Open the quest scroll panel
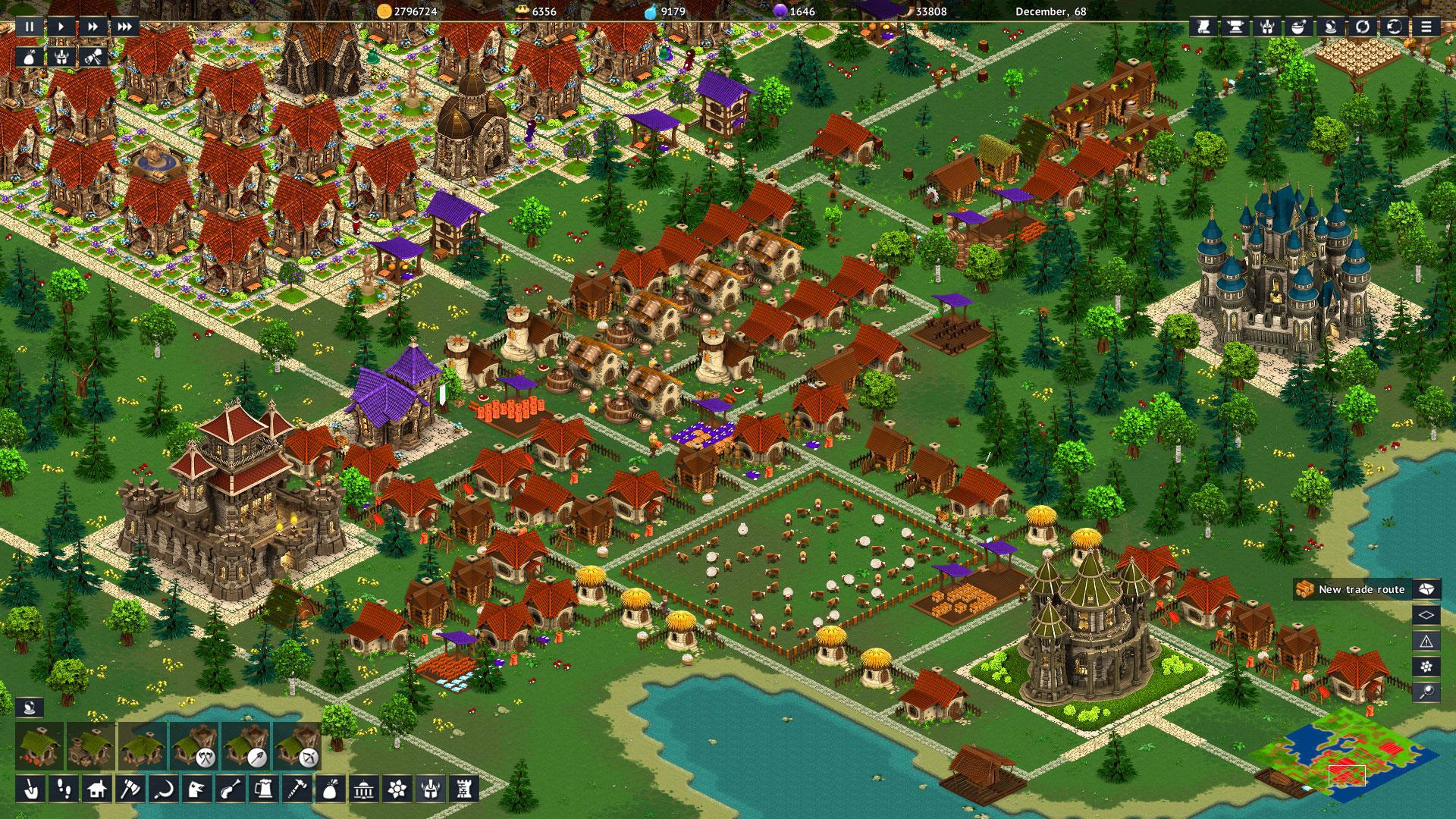Screen dimensions: 1456x819 tap(93, 57)
